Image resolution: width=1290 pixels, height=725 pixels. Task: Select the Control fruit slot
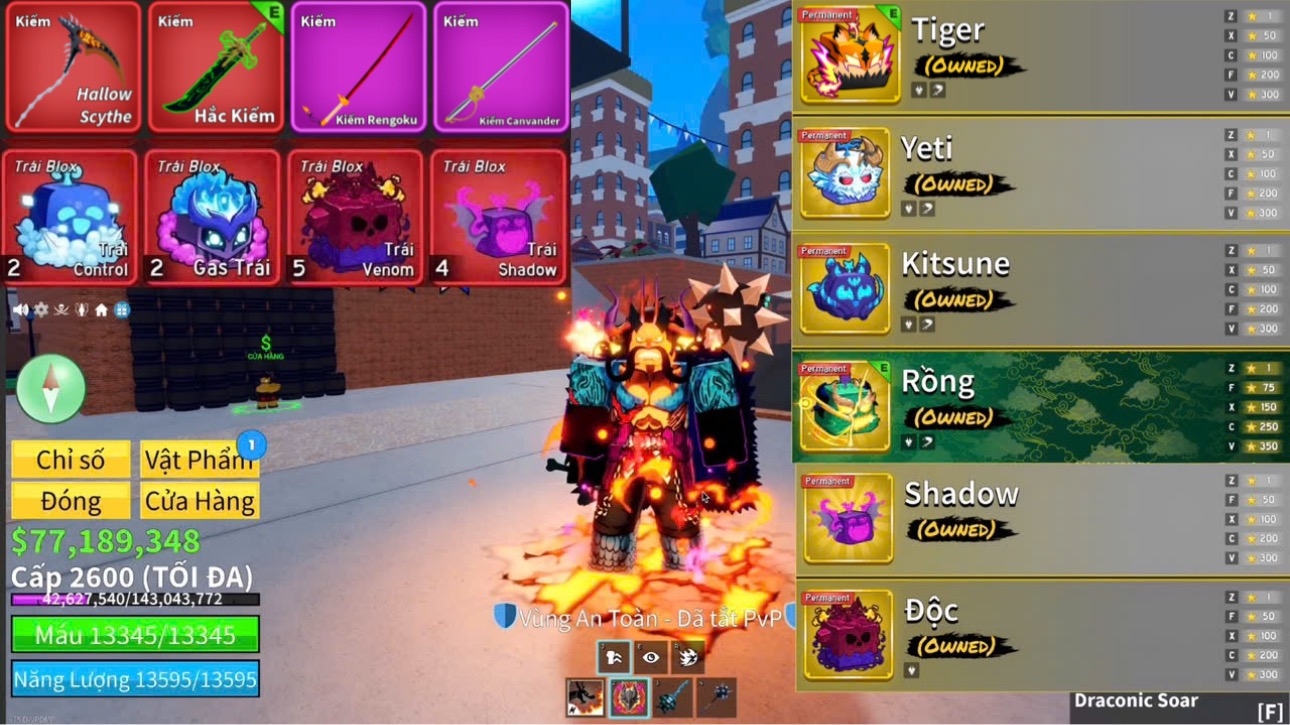[x=71, y=217]
